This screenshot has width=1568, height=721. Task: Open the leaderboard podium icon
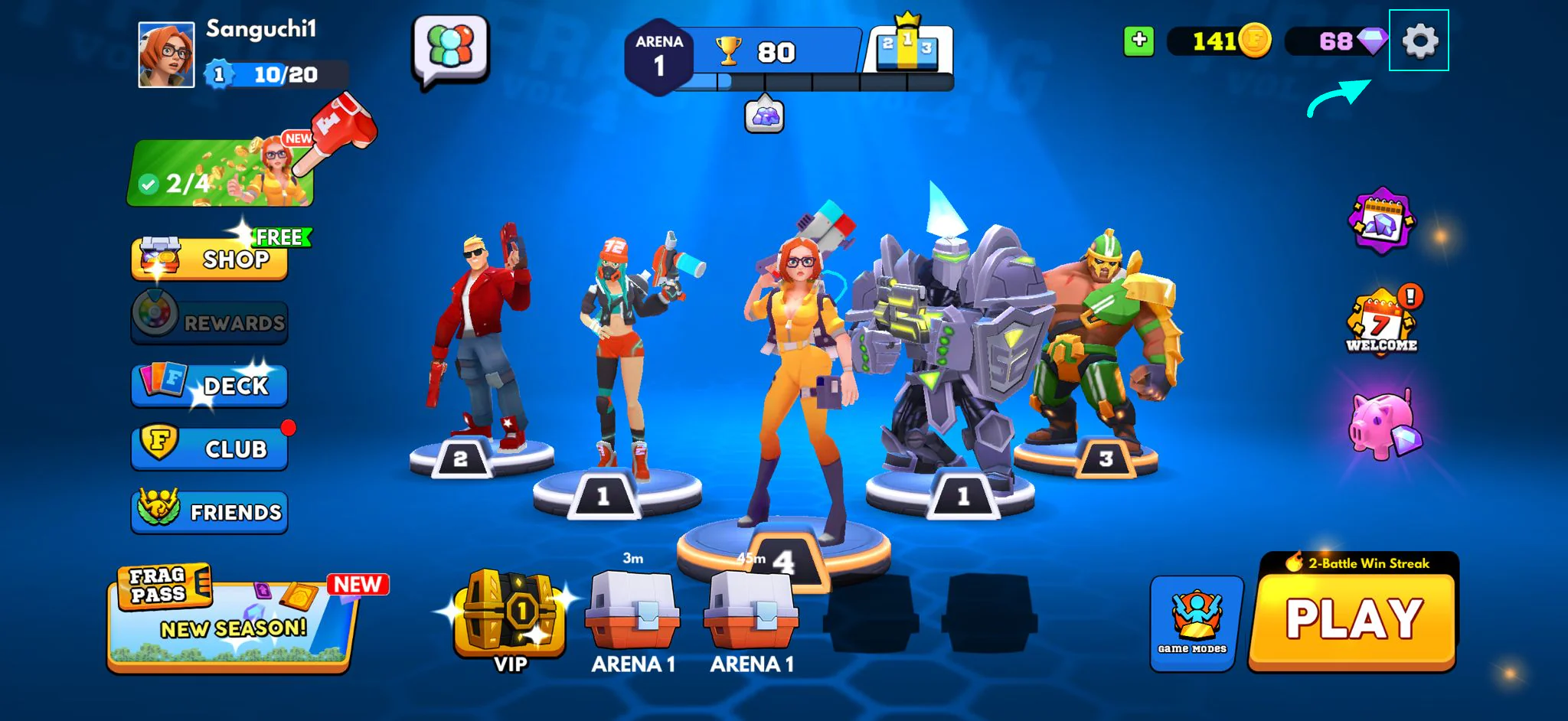point(907,47)
